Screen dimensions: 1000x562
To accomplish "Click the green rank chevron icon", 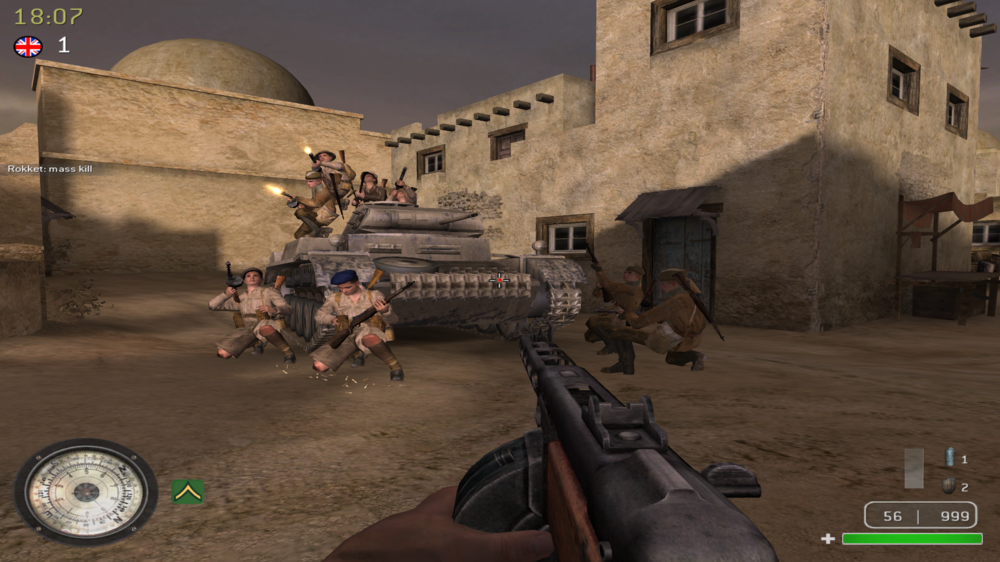I will pos(187,491).
